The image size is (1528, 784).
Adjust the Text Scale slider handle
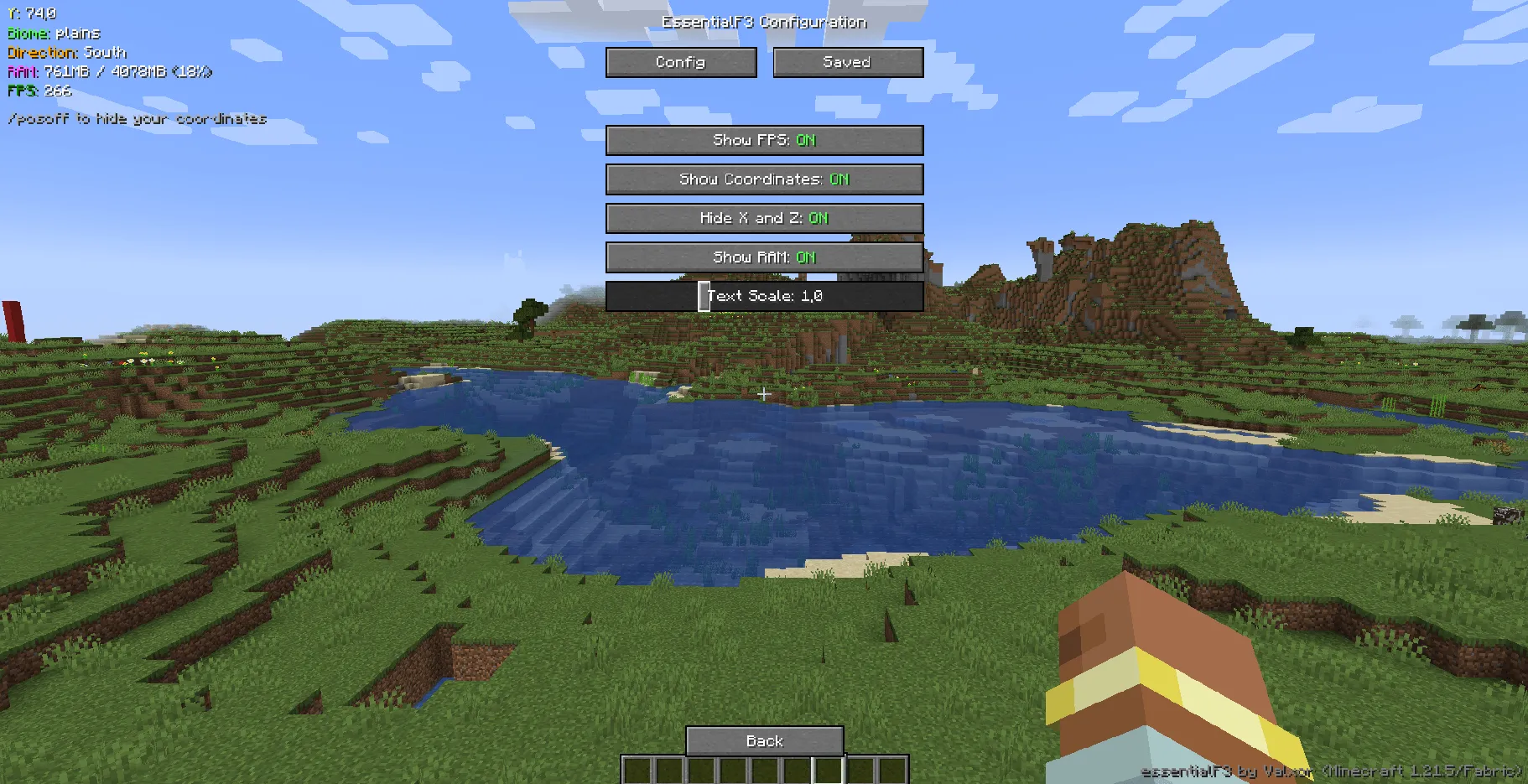tap(704, 296)
